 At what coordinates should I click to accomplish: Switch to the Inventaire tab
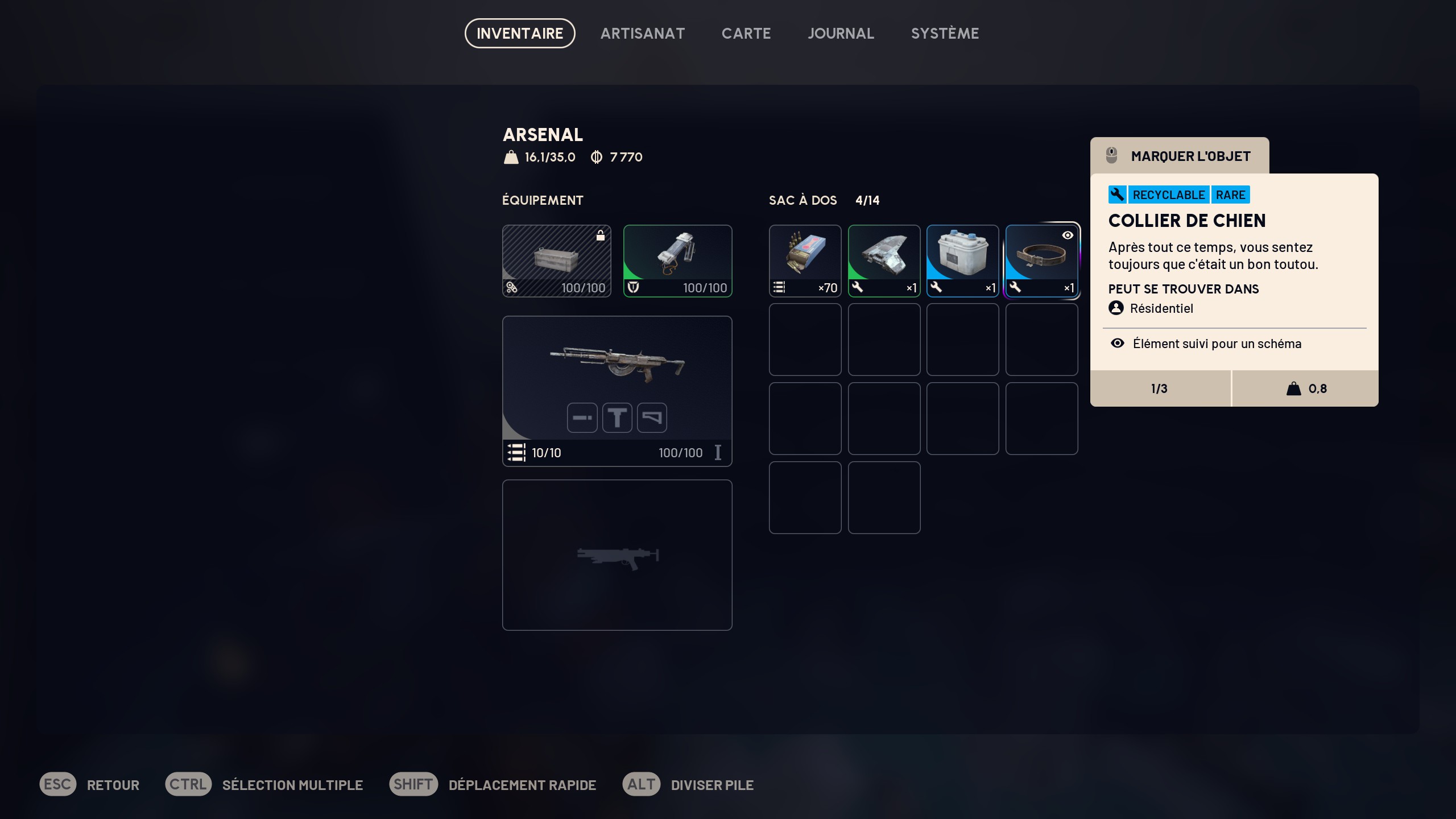point(519,34)
